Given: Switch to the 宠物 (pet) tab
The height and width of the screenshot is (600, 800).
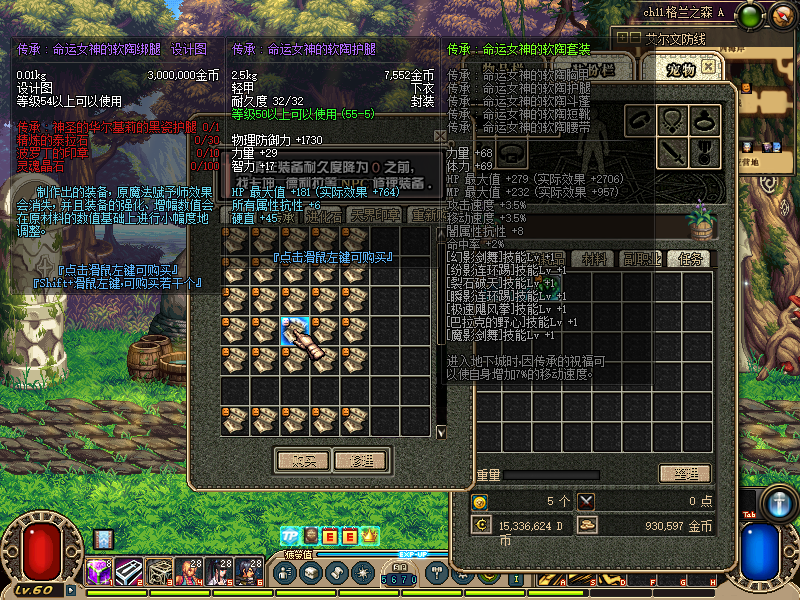Looking at the screenshot, I should pyautogui.click(x=680, y=70).
